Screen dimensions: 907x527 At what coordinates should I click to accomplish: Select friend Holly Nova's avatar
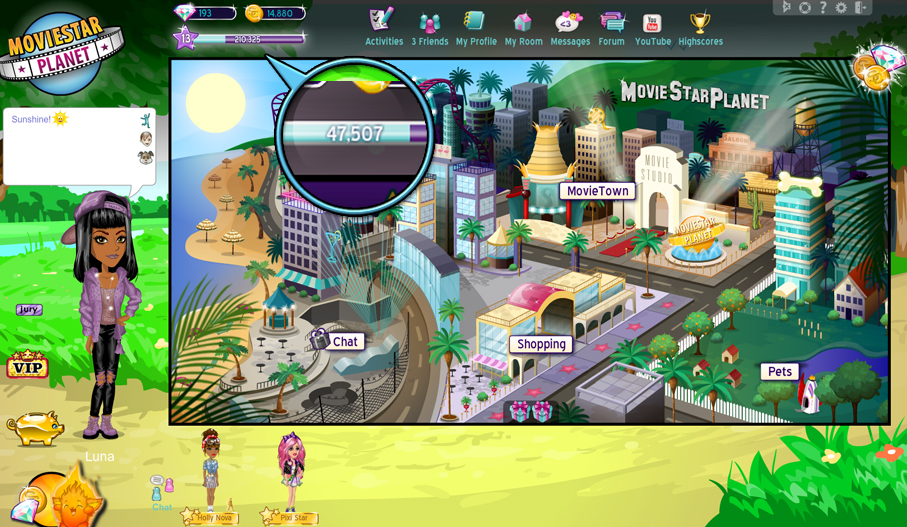pos(211,470)
